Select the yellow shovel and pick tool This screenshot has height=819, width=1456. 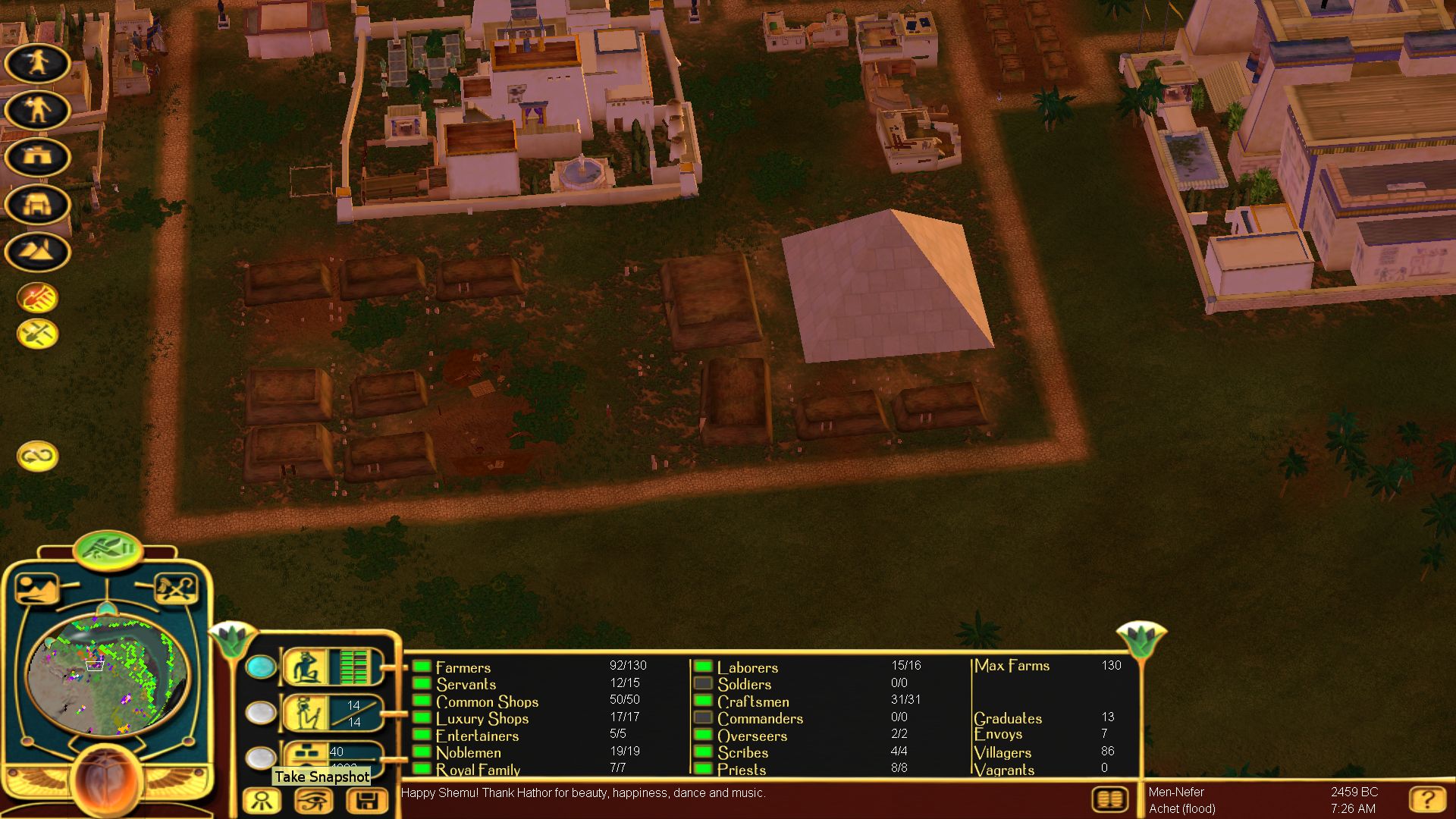(37, 334)
